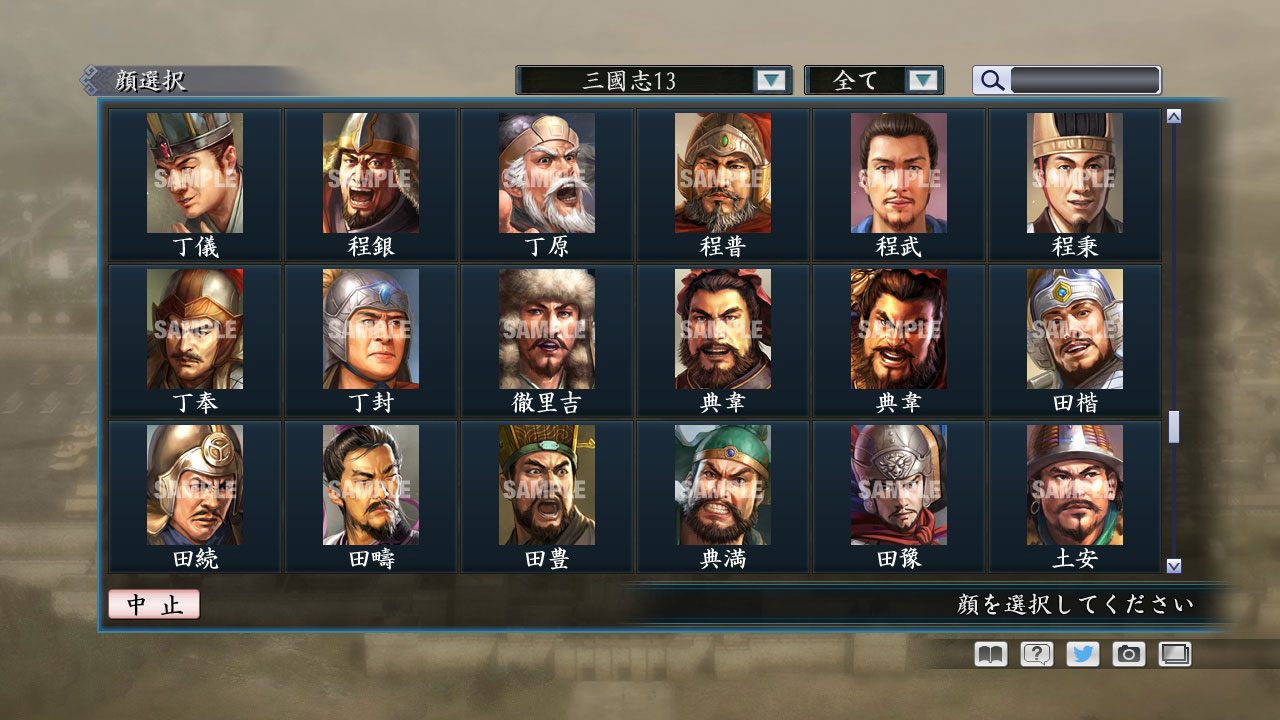This screenshot has width=1280, height=720.
Task: Share via the Twitter icon
Action: [1081, 654]
